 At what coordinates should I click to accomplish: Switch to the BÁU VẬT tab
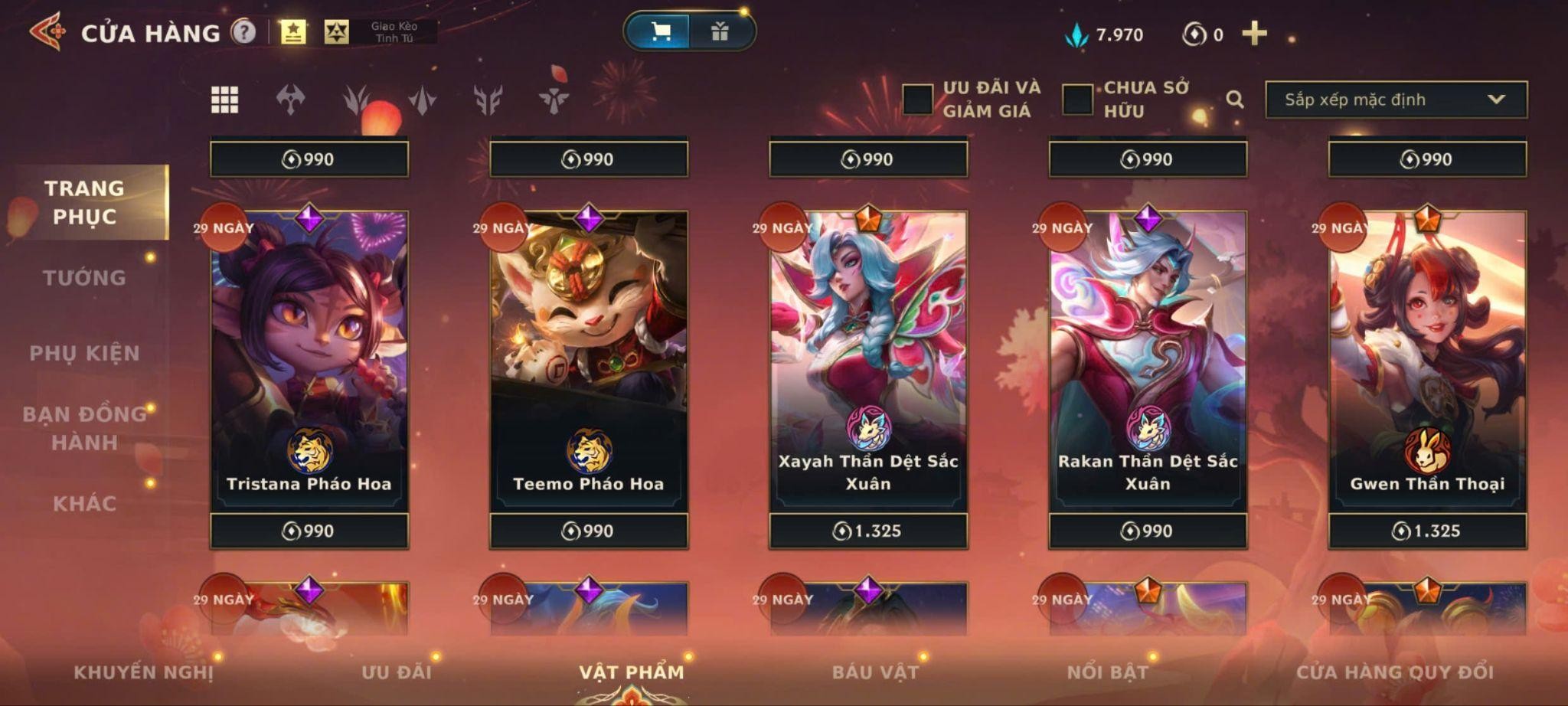(x=875, y=672)
